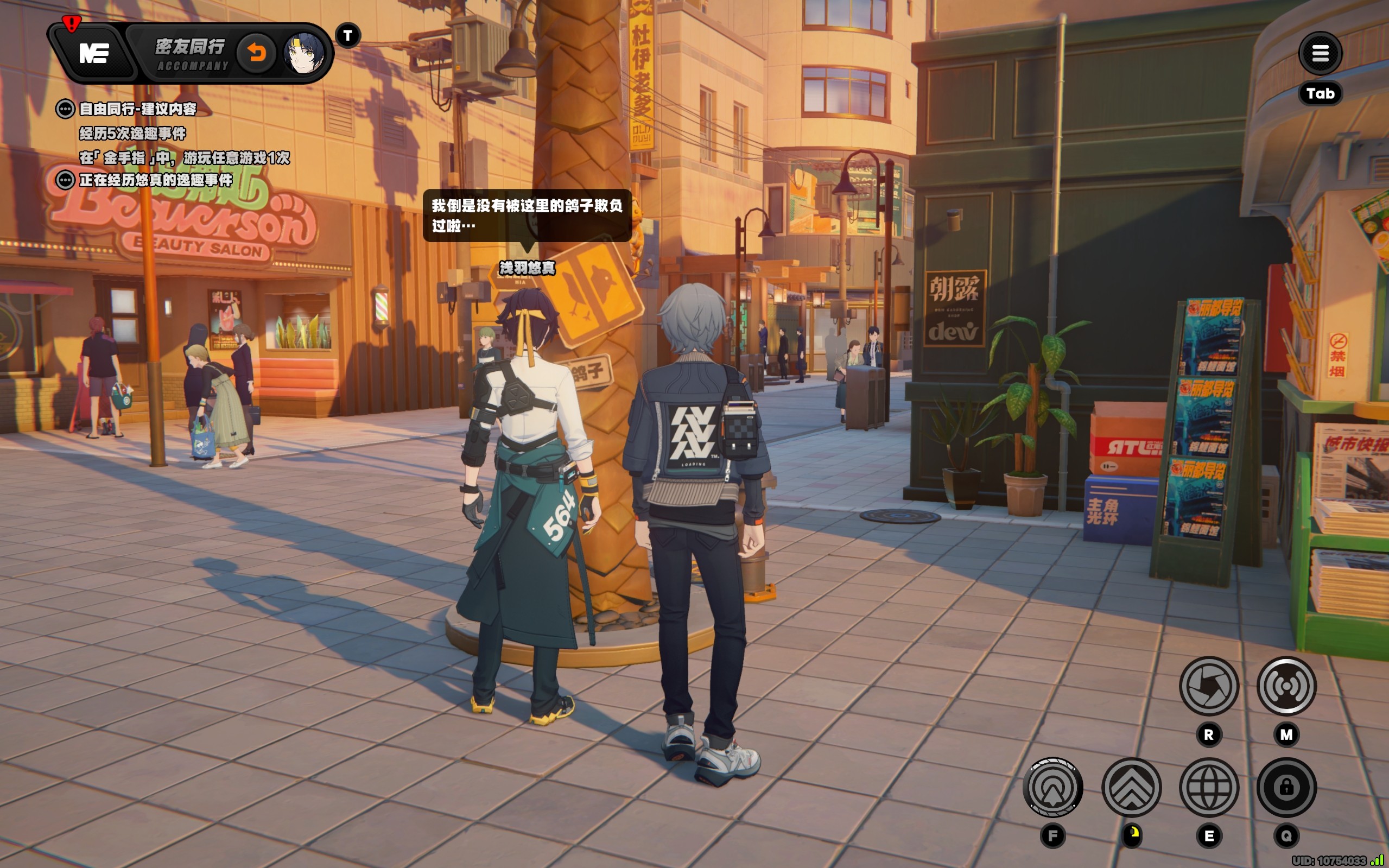1389x868 pixels.
Task: Open the ME profile button
Action: [93, 53]
